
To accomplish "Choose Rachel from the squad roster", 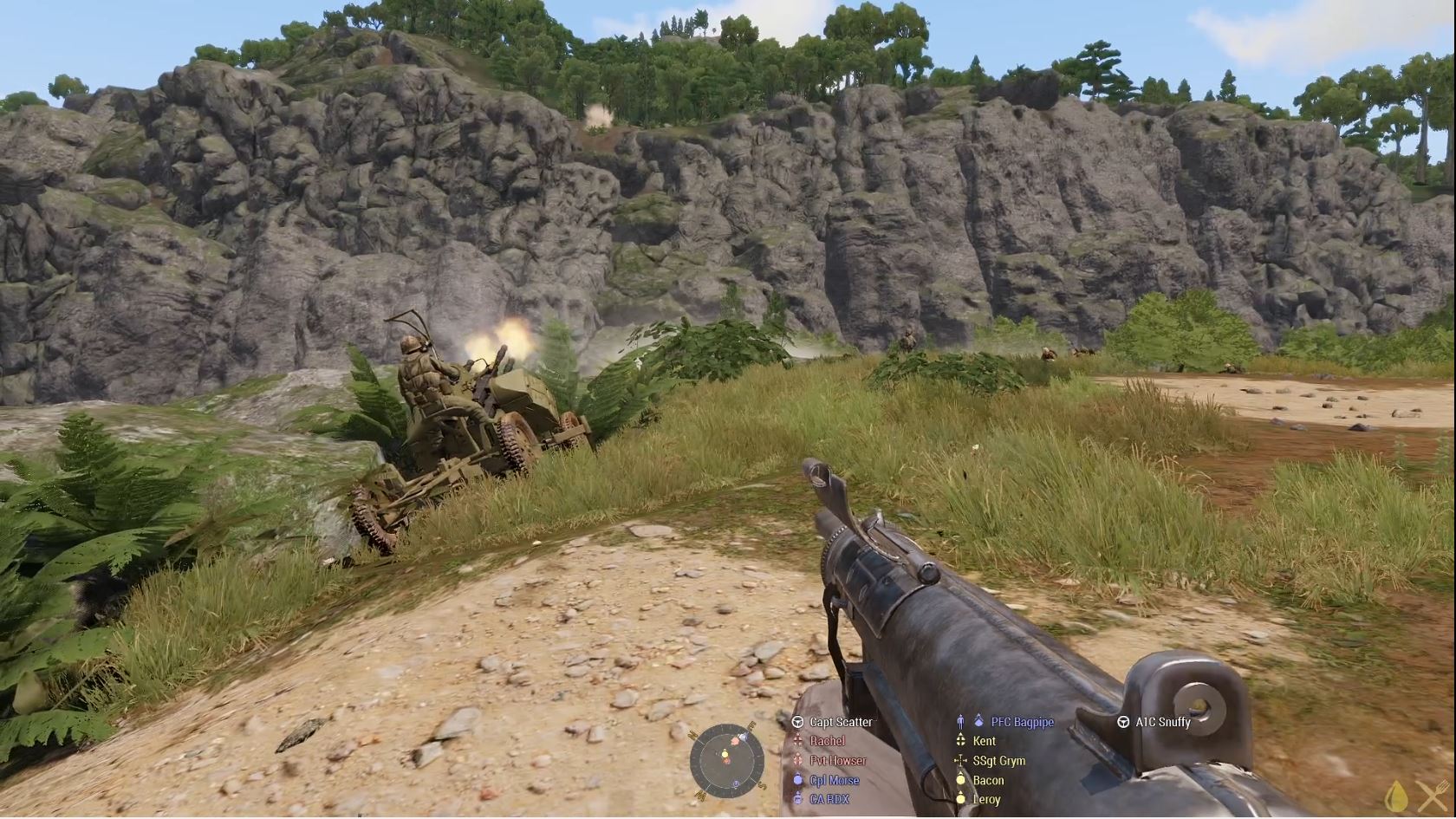I will pos(827,741).
